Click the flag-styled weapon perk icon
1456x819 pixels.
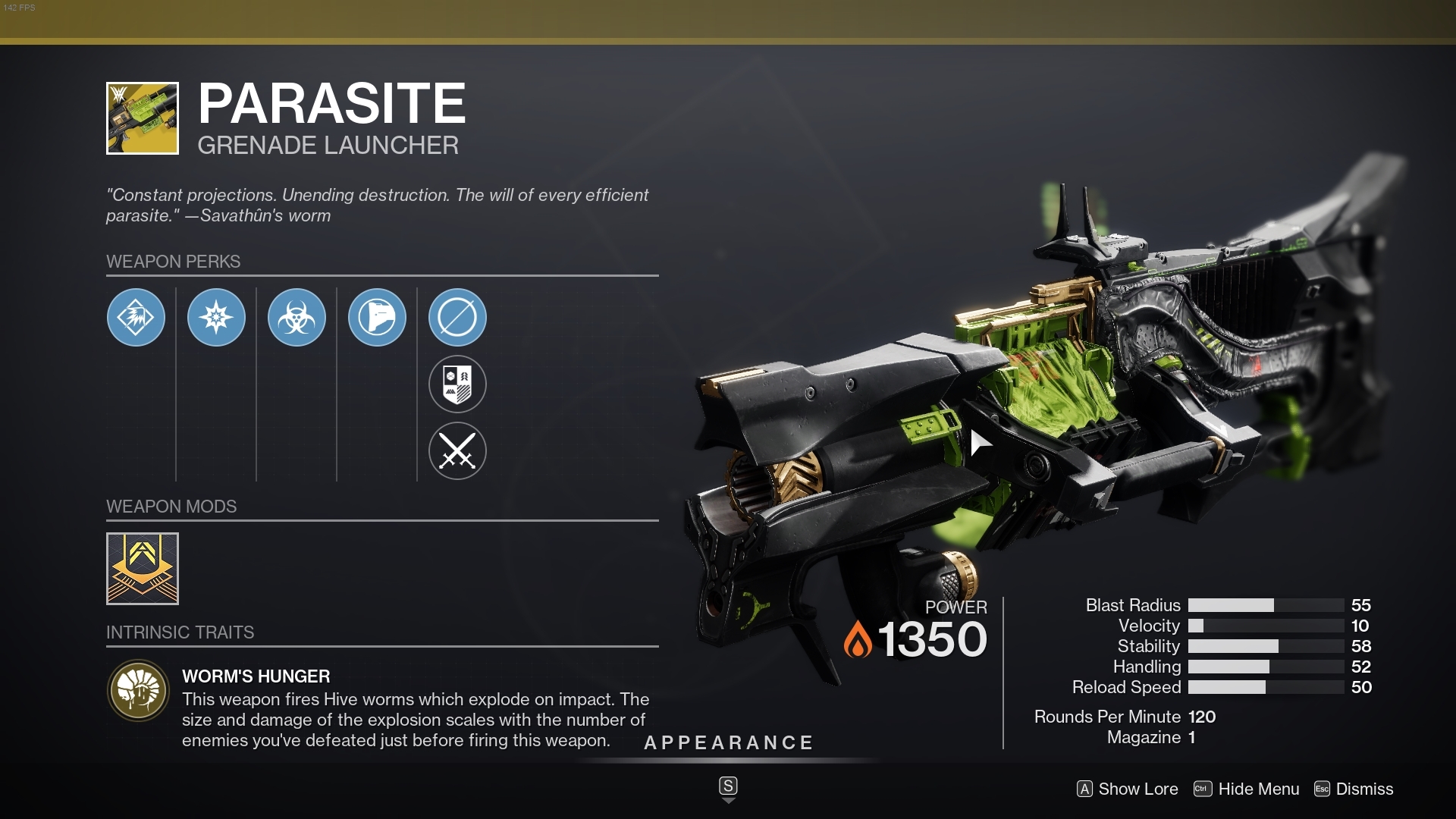pos(377,318)
